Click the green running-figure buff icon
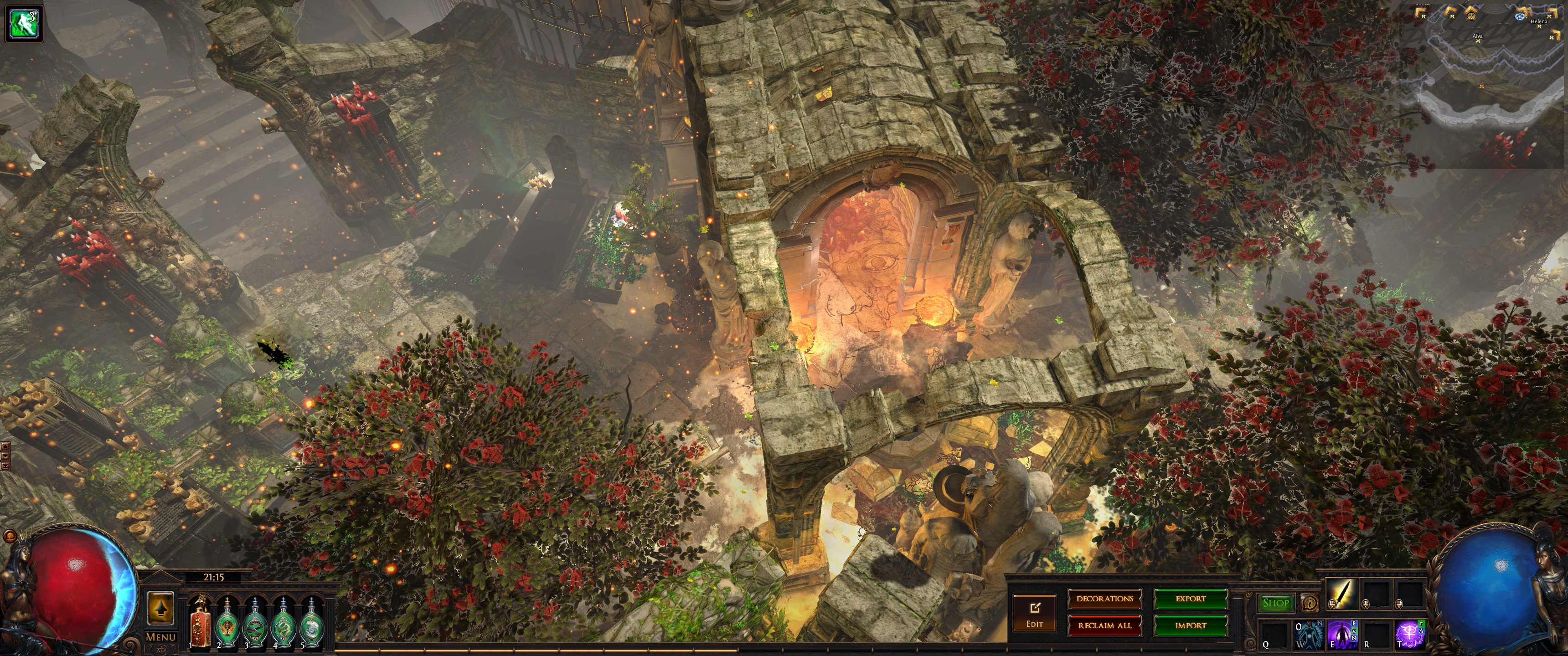Image resolution: width=1568 pixels, height=656 pixels. [x=24, y=24]
